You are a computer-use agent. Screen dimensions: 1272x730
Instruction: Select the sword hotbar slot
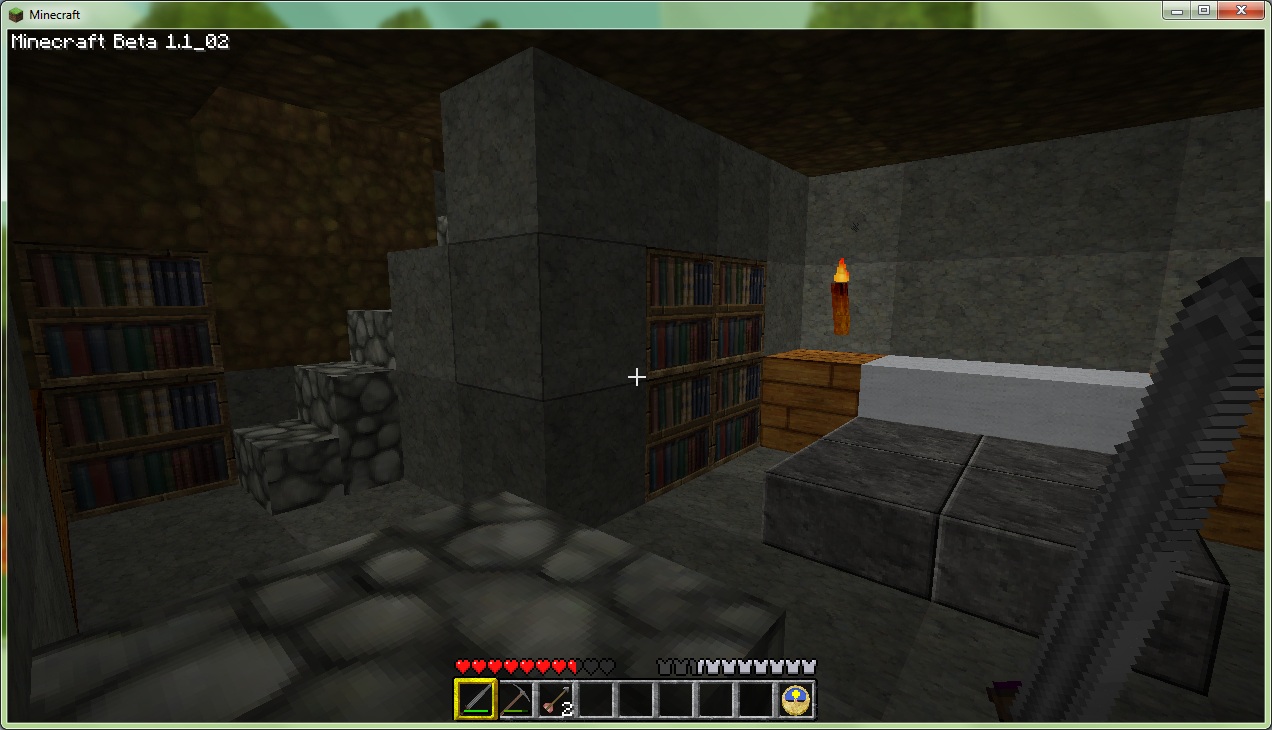[x=475, y=698]
